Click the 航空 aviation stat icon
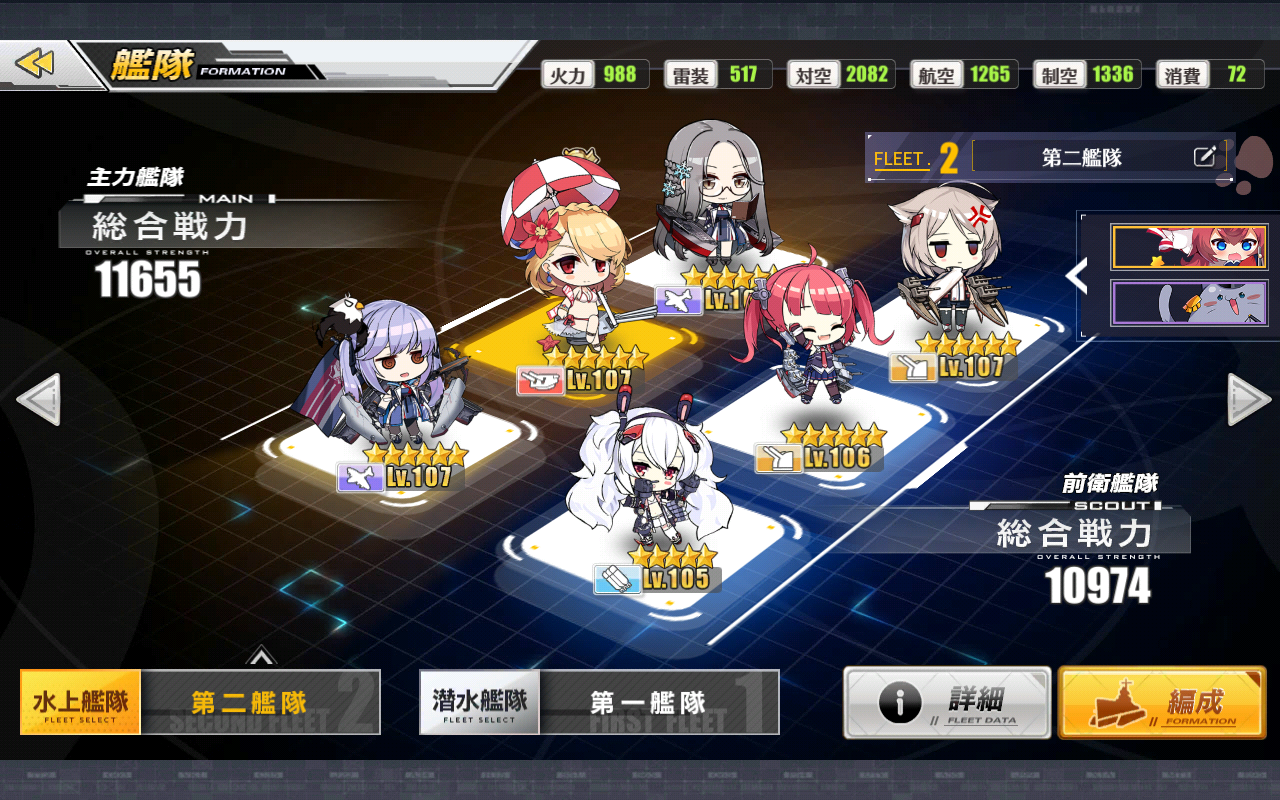 click(x=935, y=74)
